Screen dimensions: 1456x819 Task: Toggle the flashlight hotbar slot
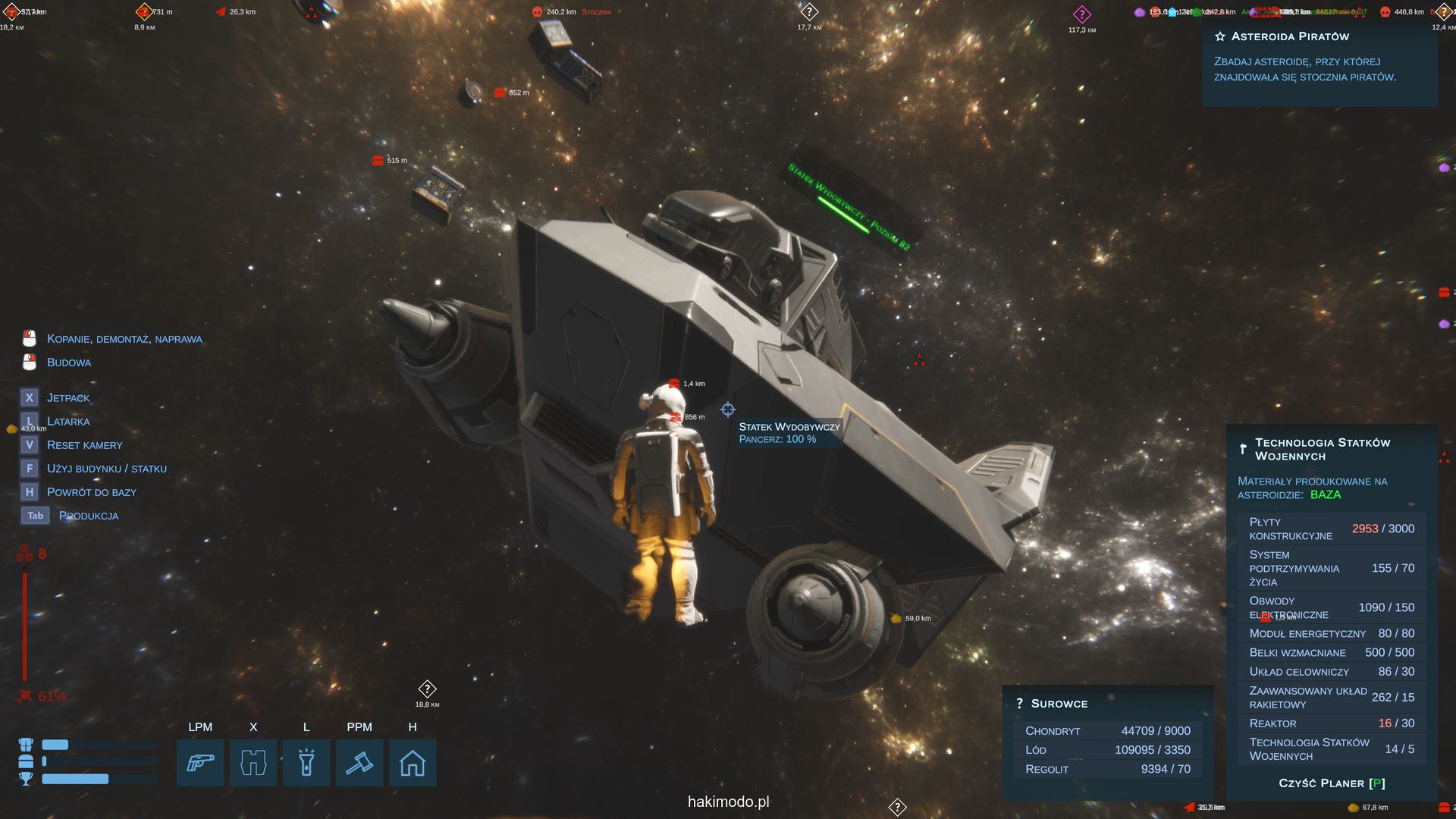(x=306, y=763)
